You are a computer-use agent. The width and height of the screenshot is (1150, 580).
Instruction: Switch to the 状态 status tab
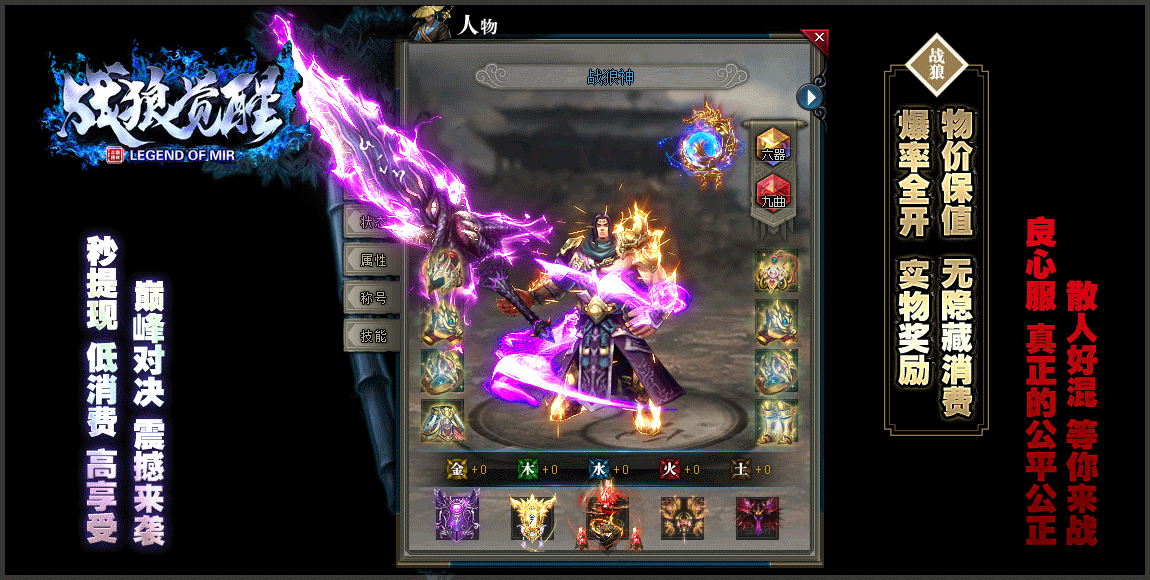point(372,223)
